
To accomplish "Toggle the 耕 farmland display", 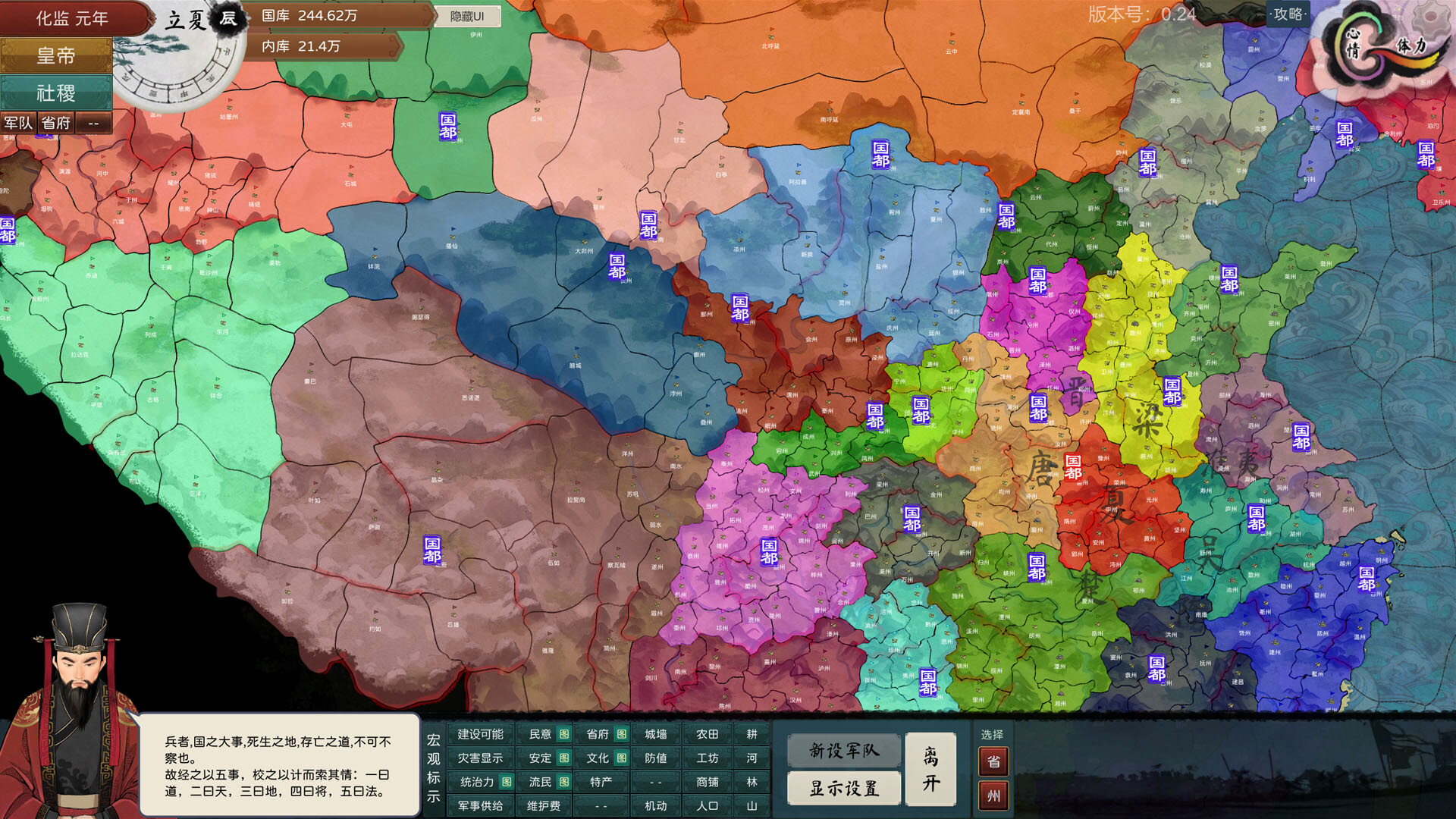I will click(x=753, y=735).
